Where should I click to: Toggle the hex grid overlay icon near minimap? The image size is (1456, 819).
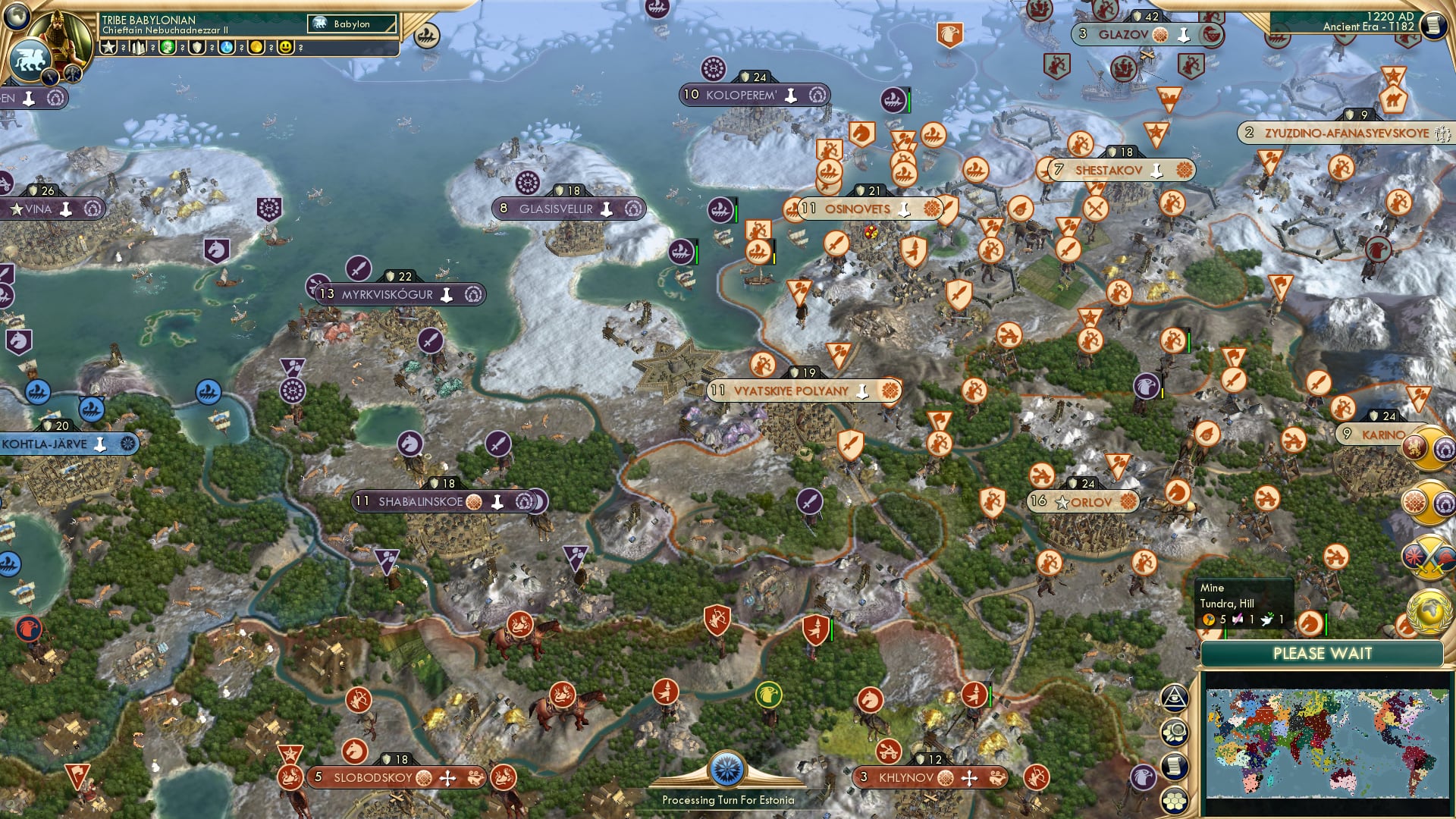[x=1175, y=799]
